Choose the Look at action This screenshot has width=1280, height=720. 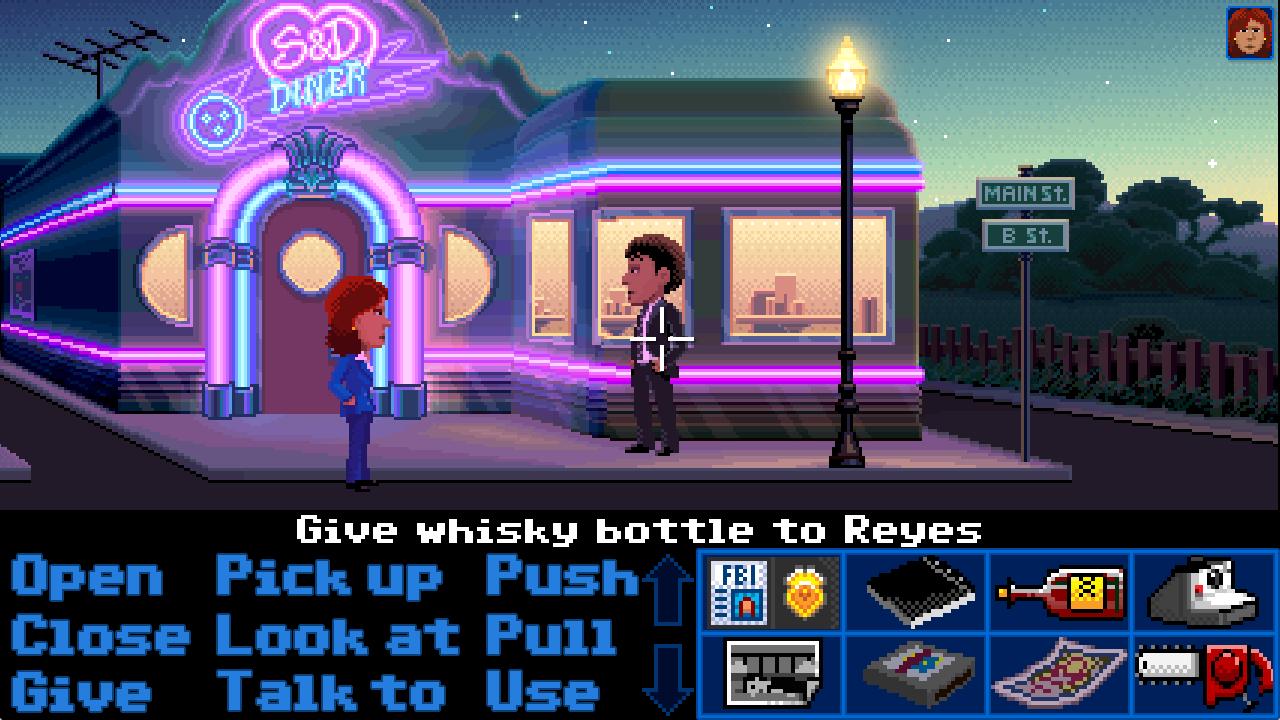pyautogui.click(x=330, y=634)
